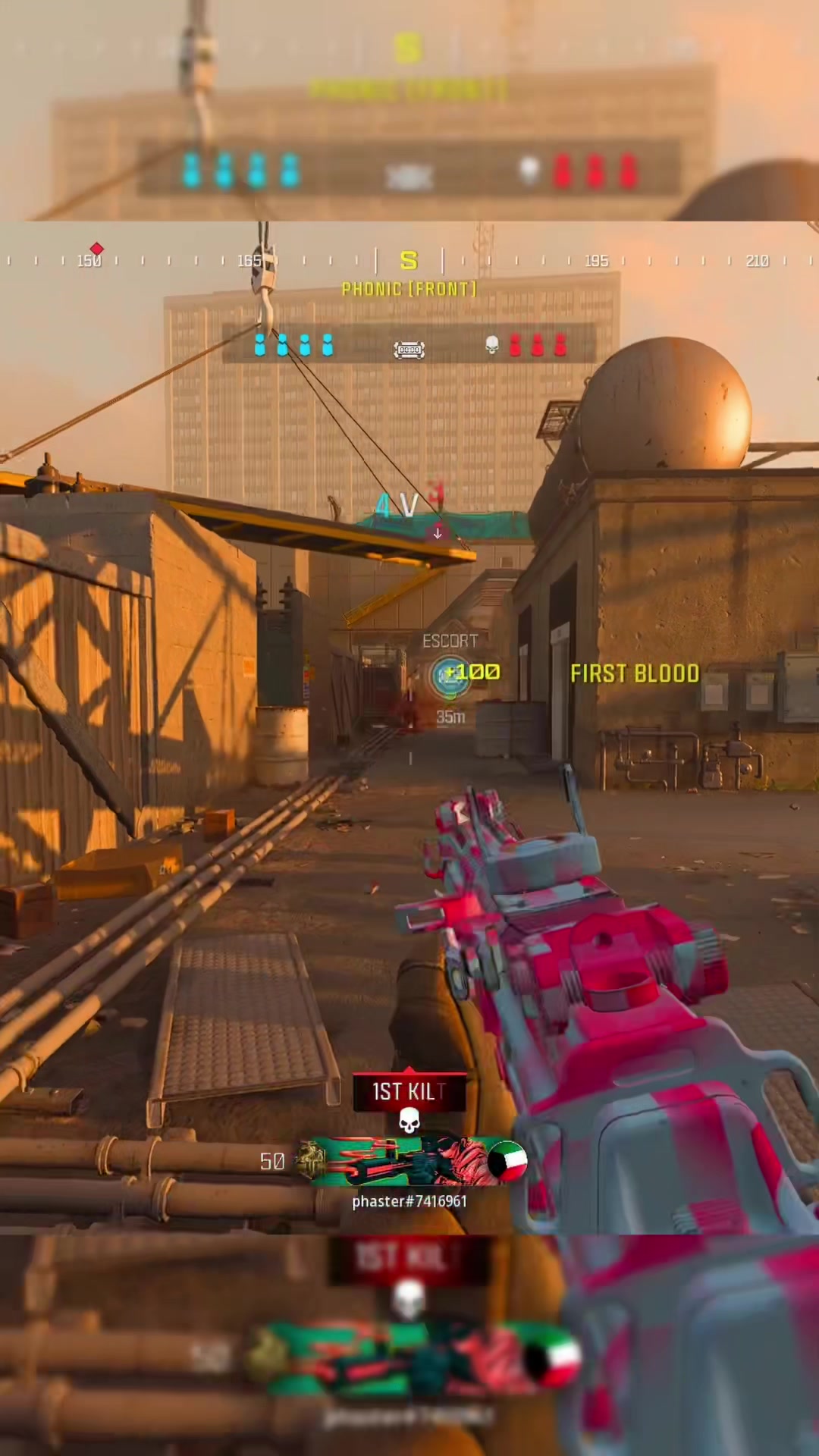Click the yellow S heading on the compass
The image size is (819, 1456).
click(409, 261)
